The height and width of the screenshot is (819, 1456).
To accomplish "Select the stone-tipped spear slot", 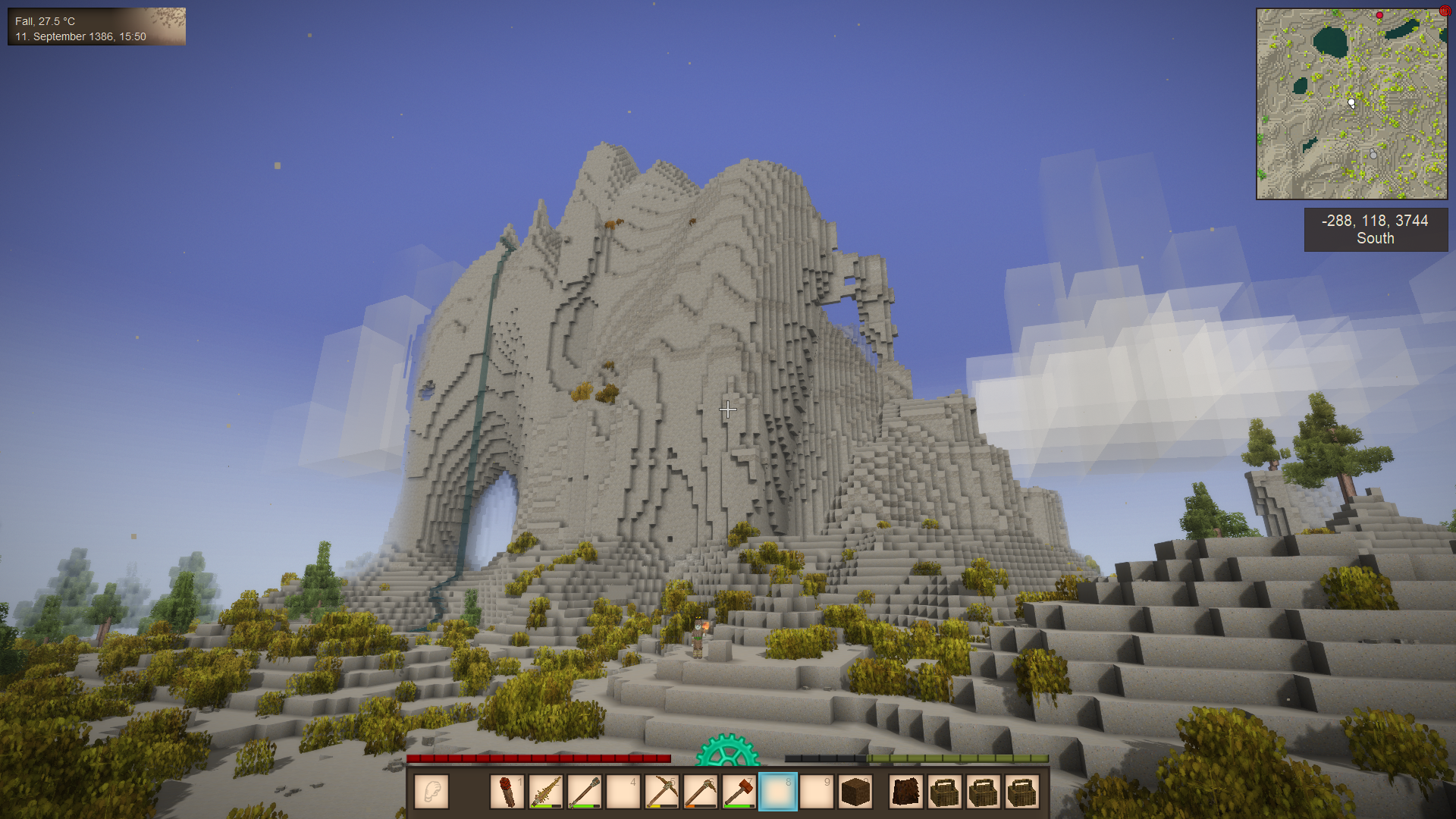I will (x=585, y=792).
